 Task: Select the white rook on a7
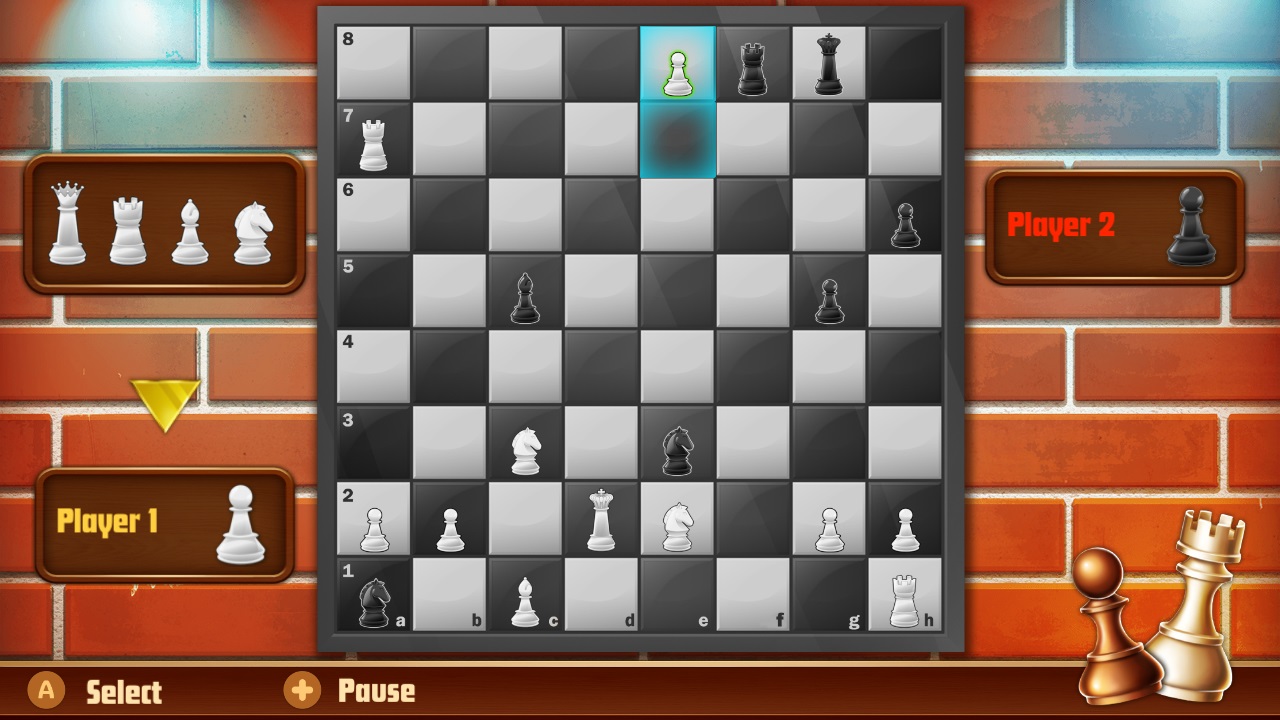click(x=373, y=138)
